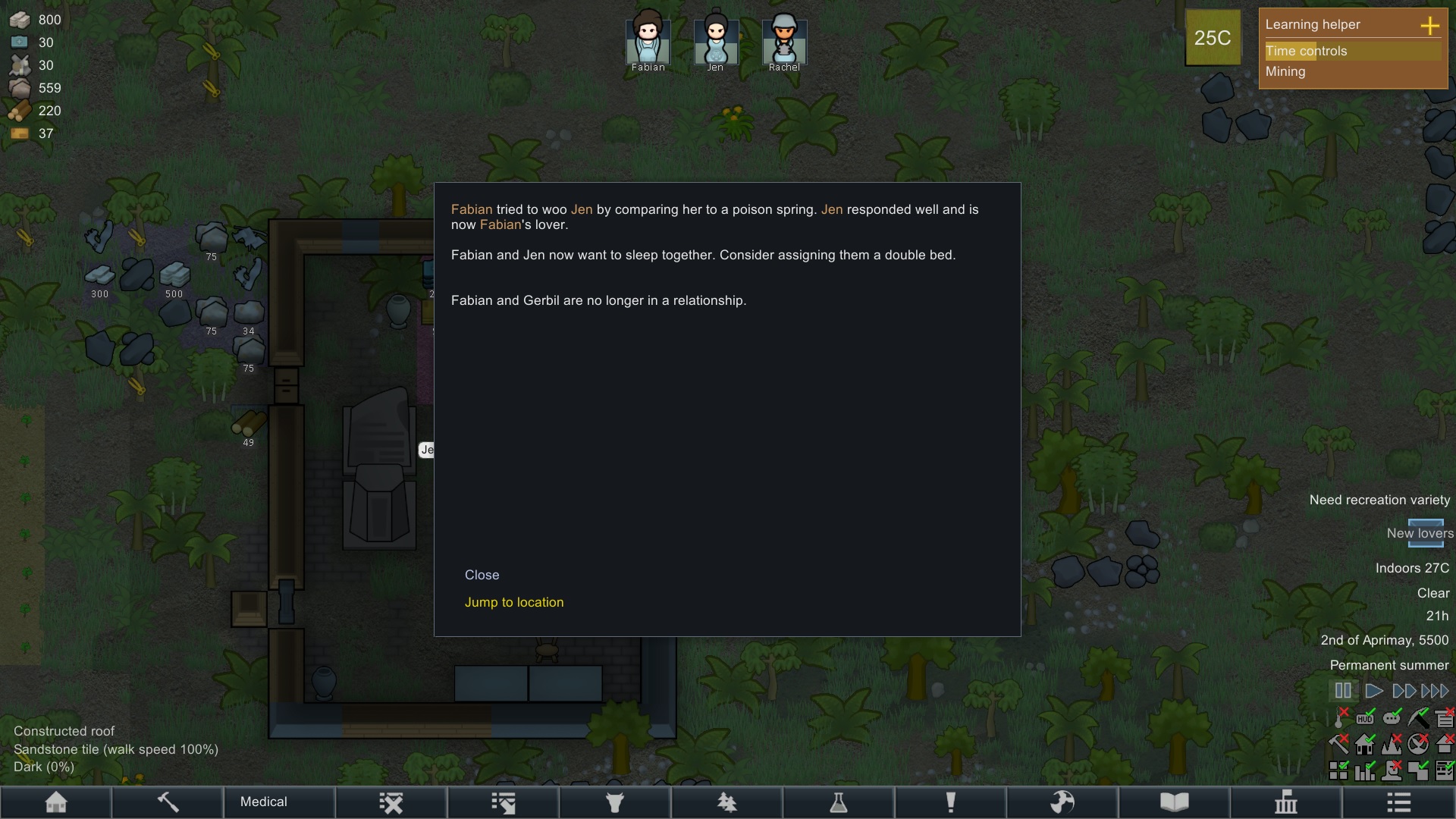This screenshot has height=819, width=1456.
Task: Open the house icon tab in bottom bar
Action: point(56,802)
